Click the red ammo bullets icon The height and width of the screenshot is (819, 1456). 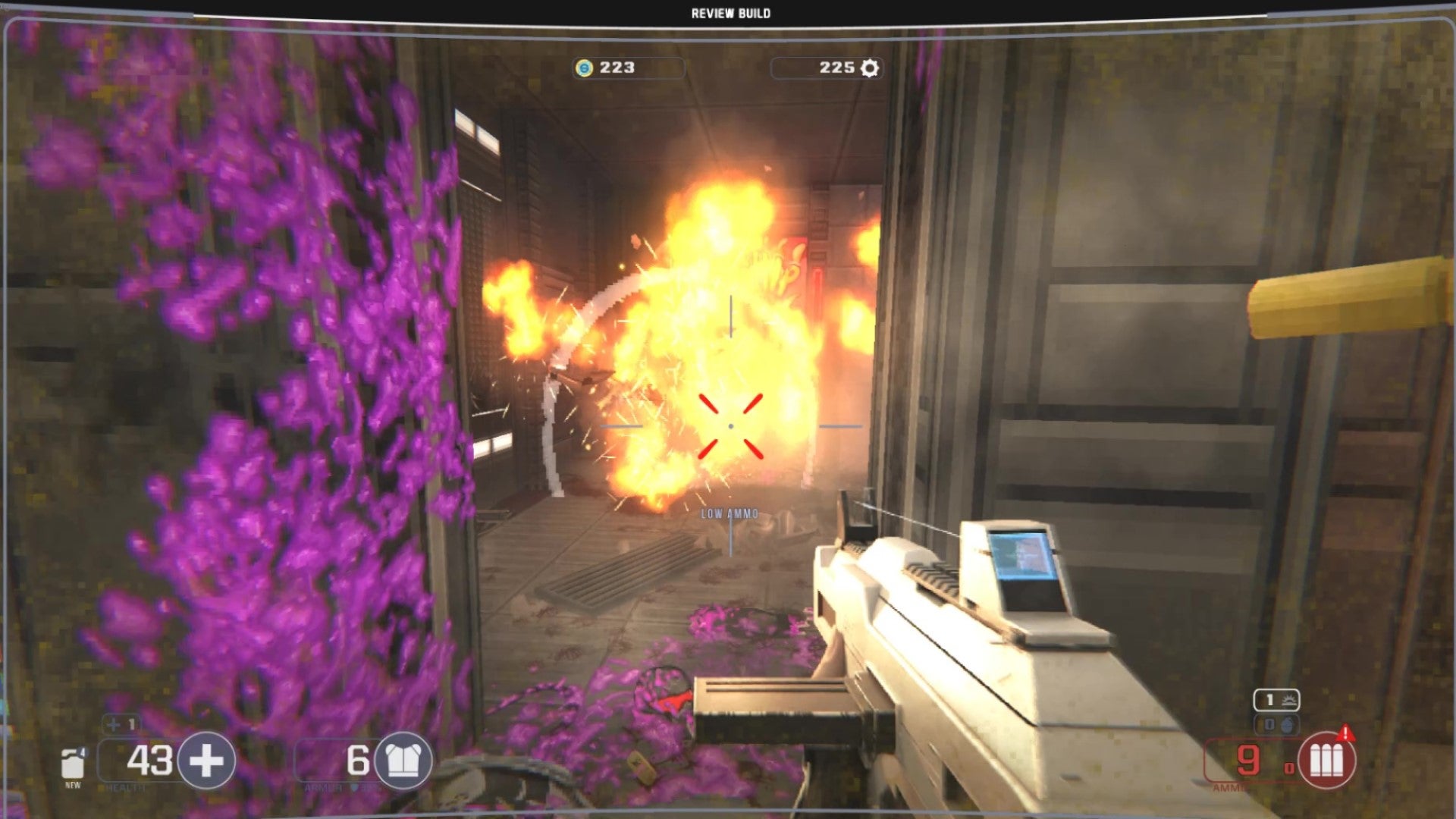pos(1326,760)
